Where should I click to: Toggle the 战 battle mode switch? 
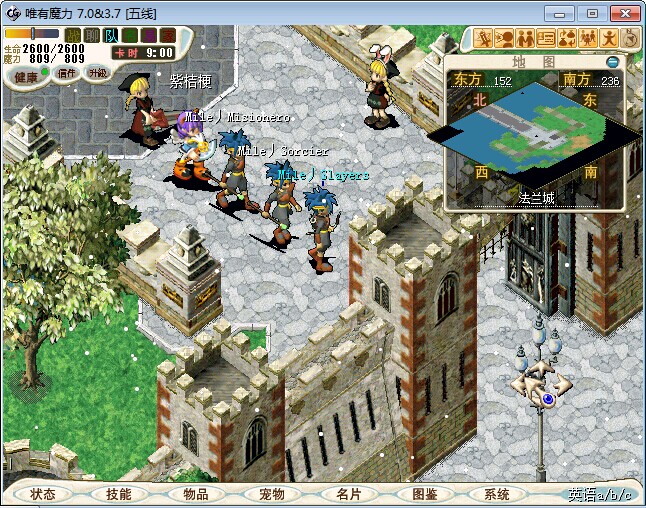click(x=73, y=35)
